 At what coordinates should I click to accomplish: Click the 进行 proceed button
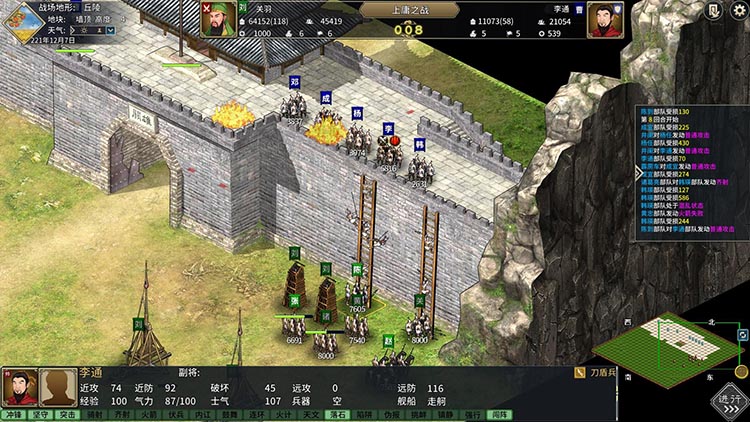pyautogui.click(x=729, y=398)
